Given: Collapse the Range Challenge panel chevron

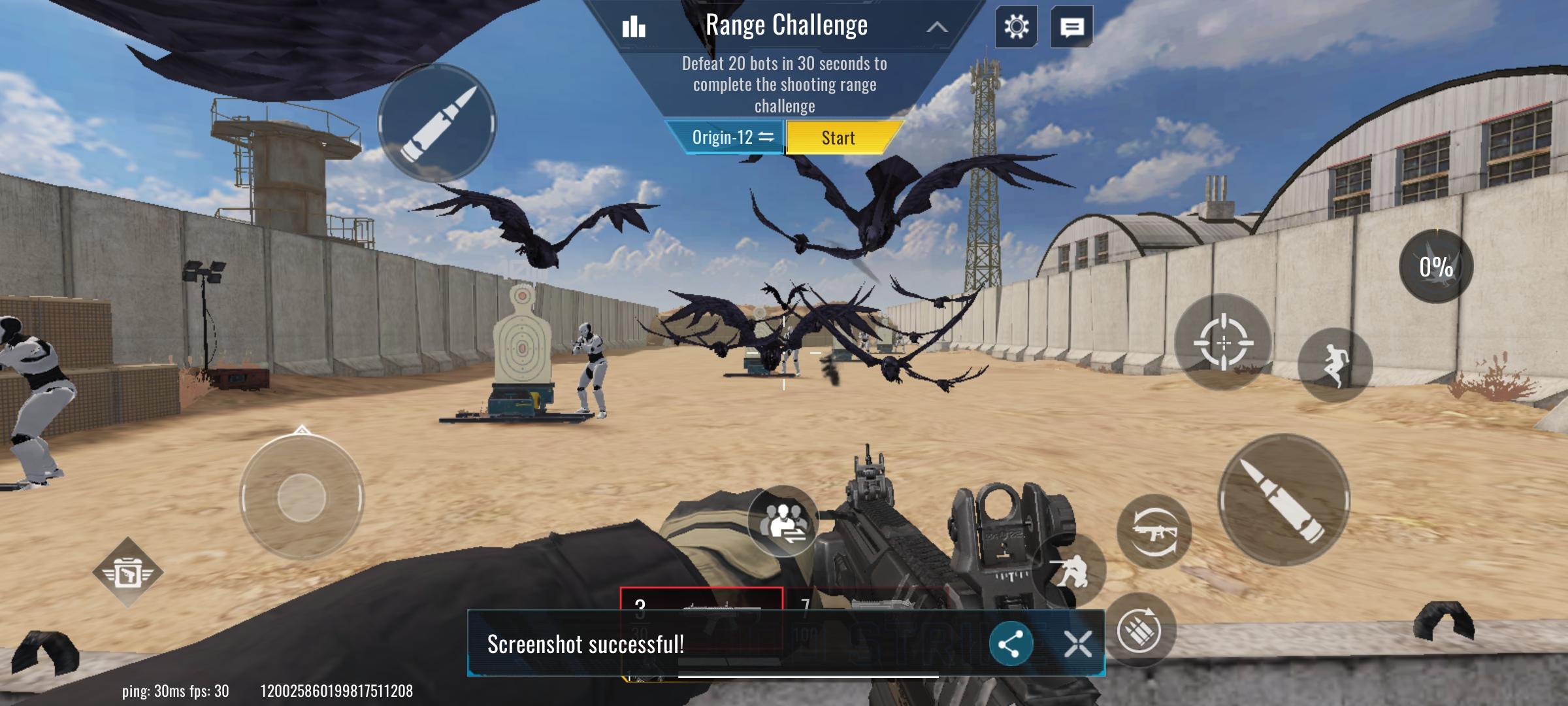Looking at the screenshot, I should 938,27.
